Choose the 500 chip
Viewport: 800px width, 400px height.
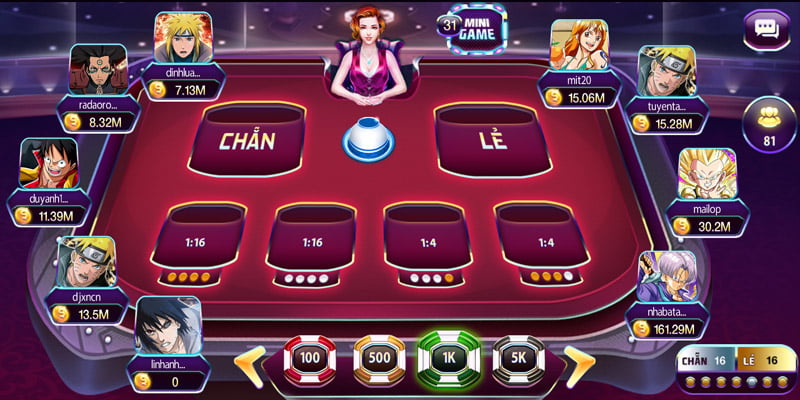379,358
